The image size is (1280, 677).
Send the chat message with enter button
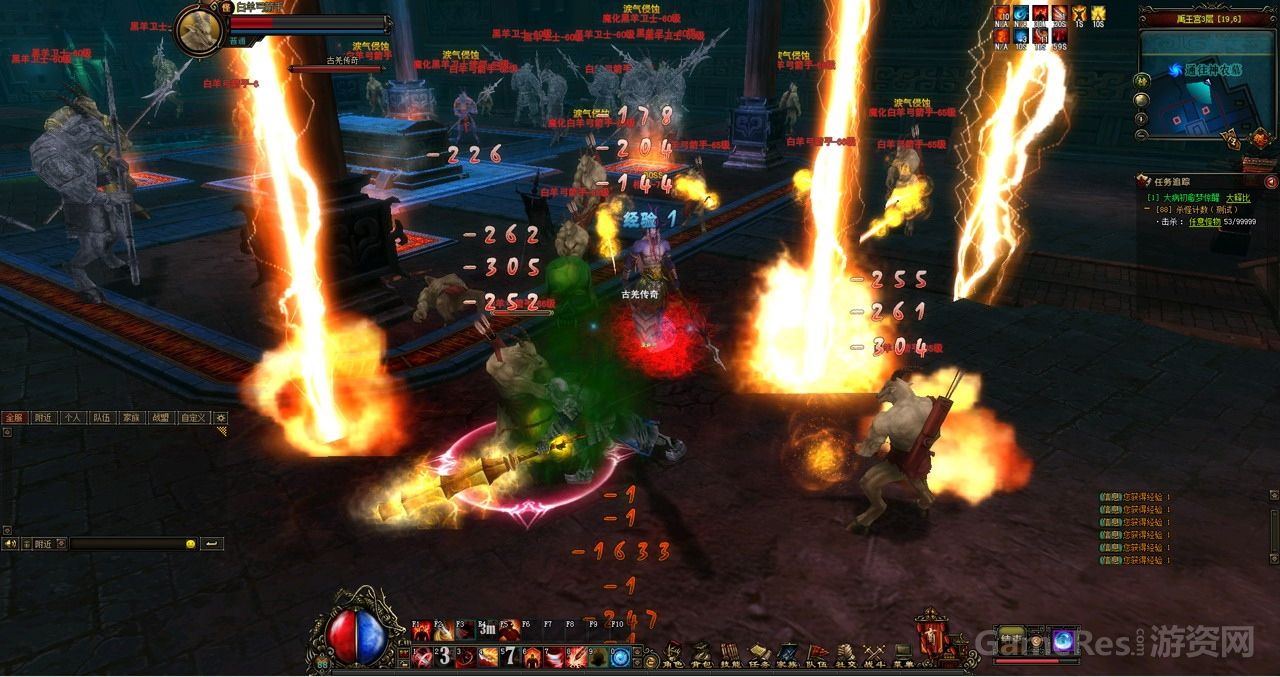coord(212,544)
